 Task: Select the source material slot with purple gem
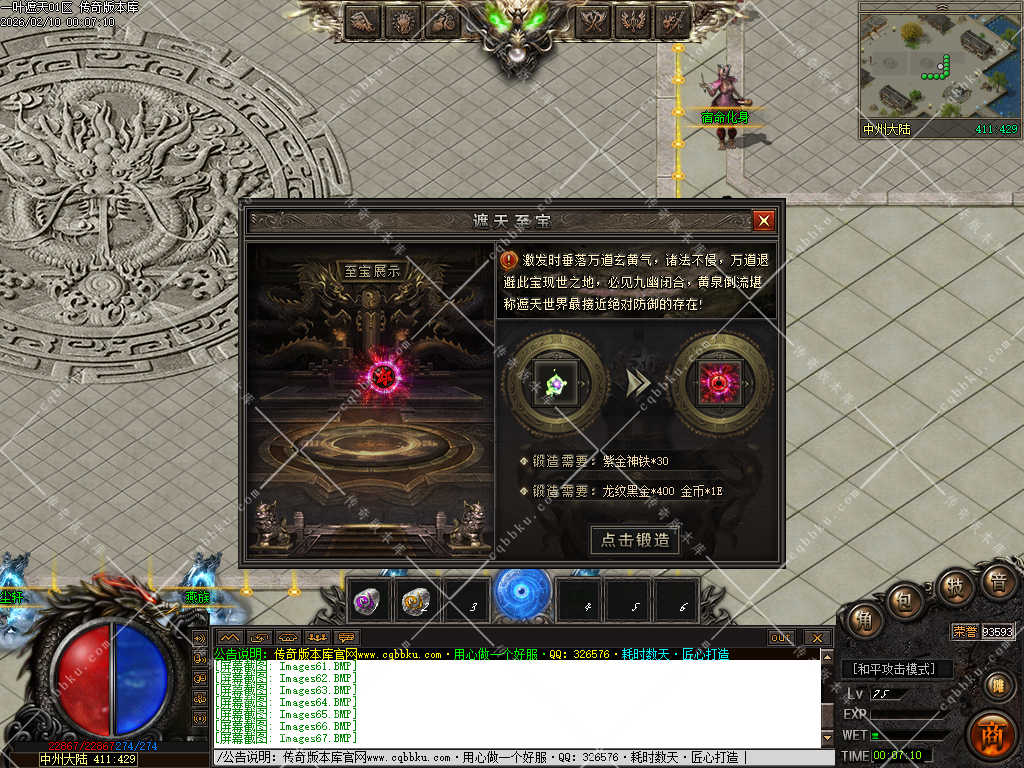(x=555, y=383)
